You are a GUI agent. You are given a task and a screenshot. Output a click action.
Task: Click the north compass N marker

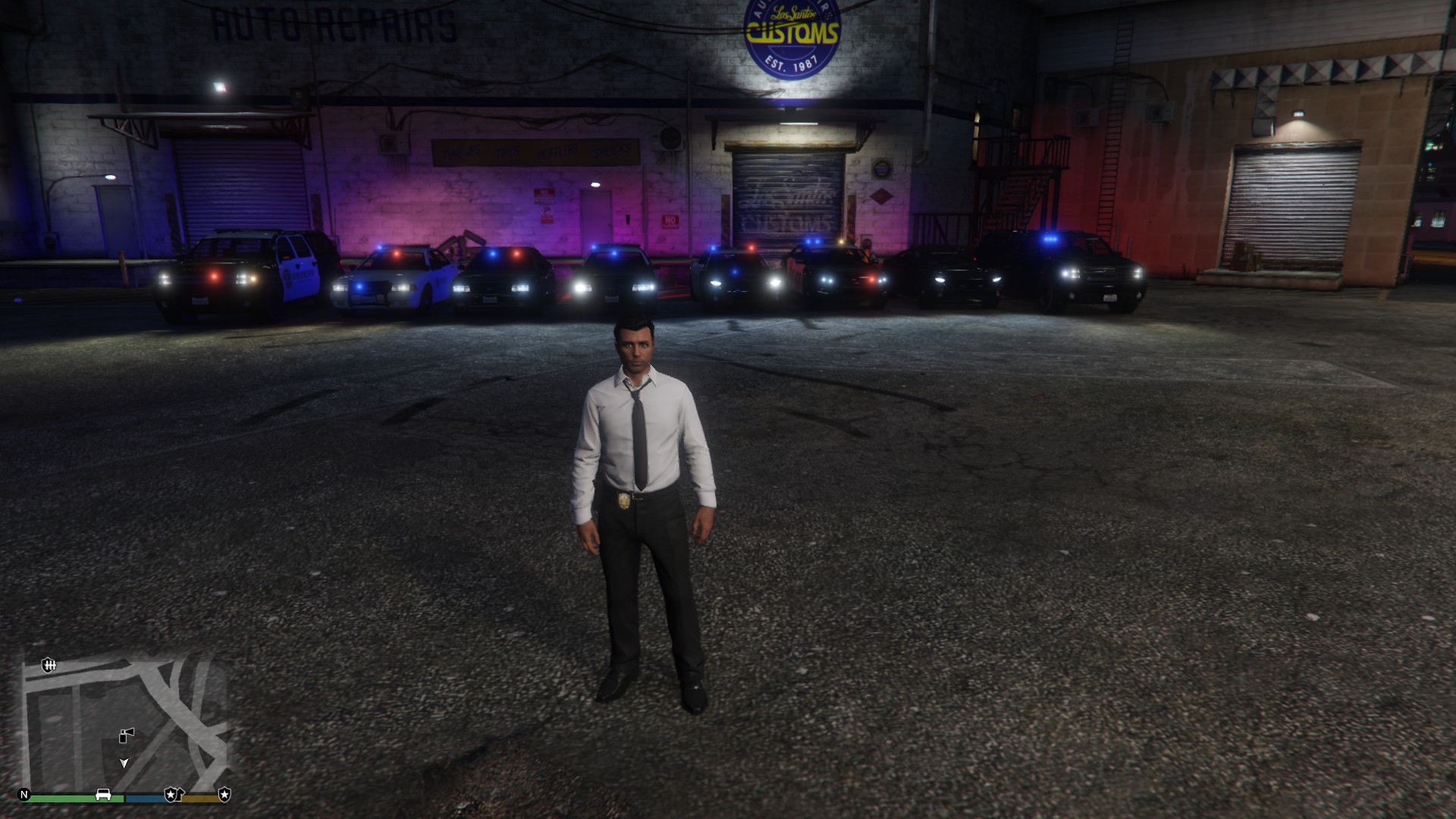24,795
